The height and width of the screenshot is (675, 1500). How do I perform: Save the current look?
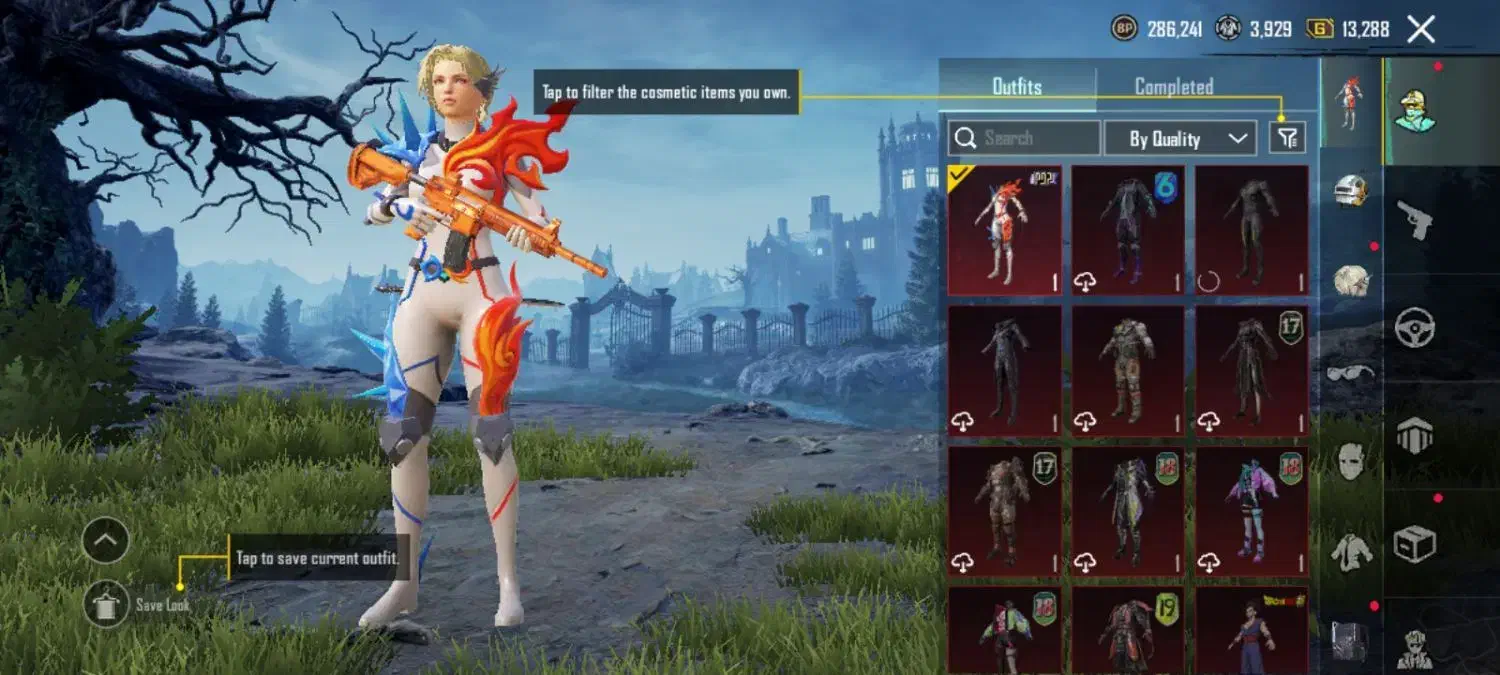click(x=106, y=604)
